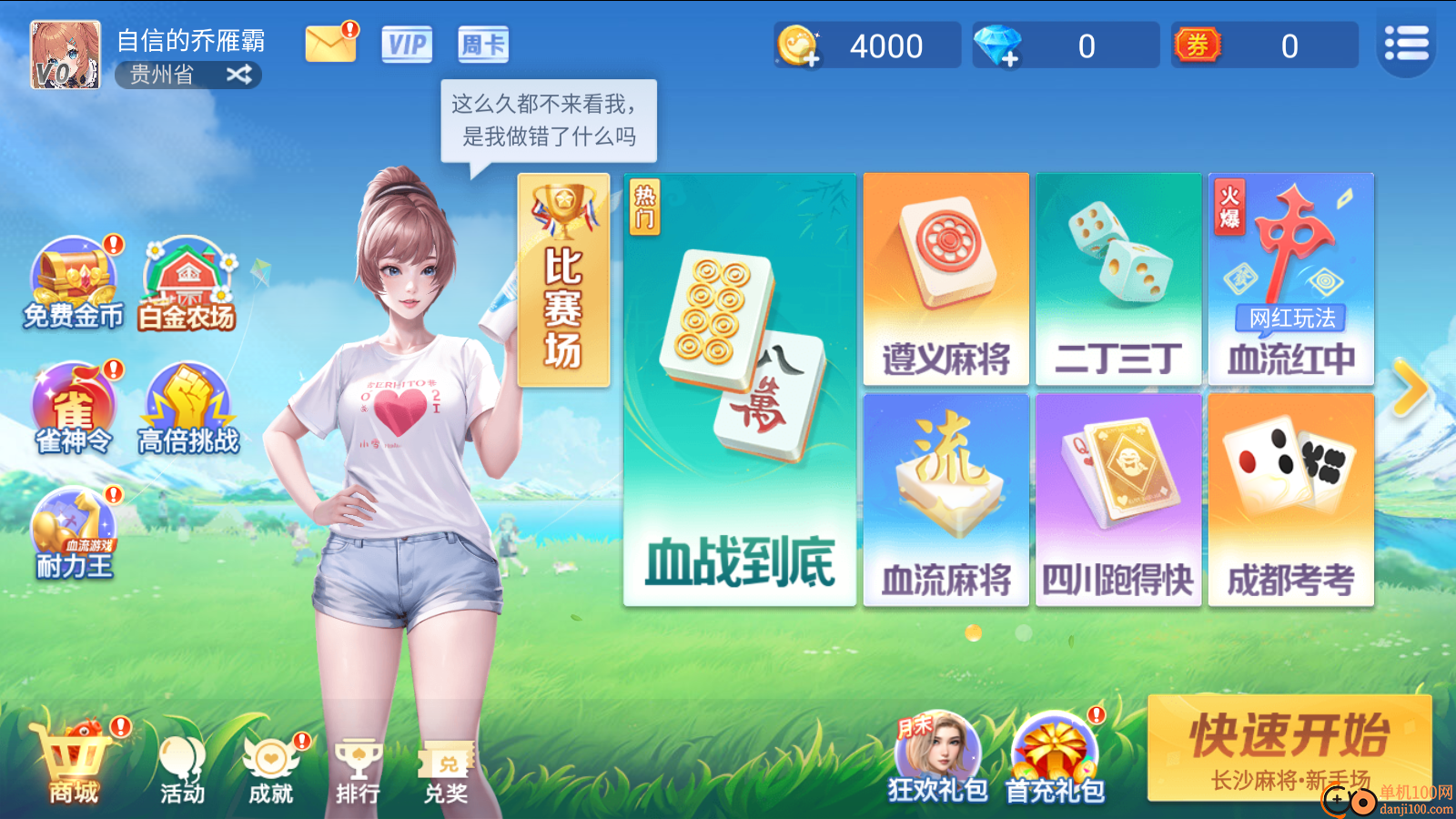Toggle the province with the swap icon

click(239, 76)
